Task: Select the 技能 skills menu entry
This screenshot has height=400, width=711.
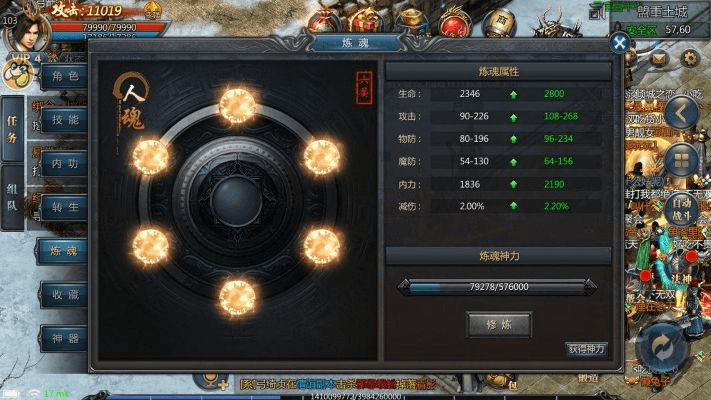Action: point(64,119)
